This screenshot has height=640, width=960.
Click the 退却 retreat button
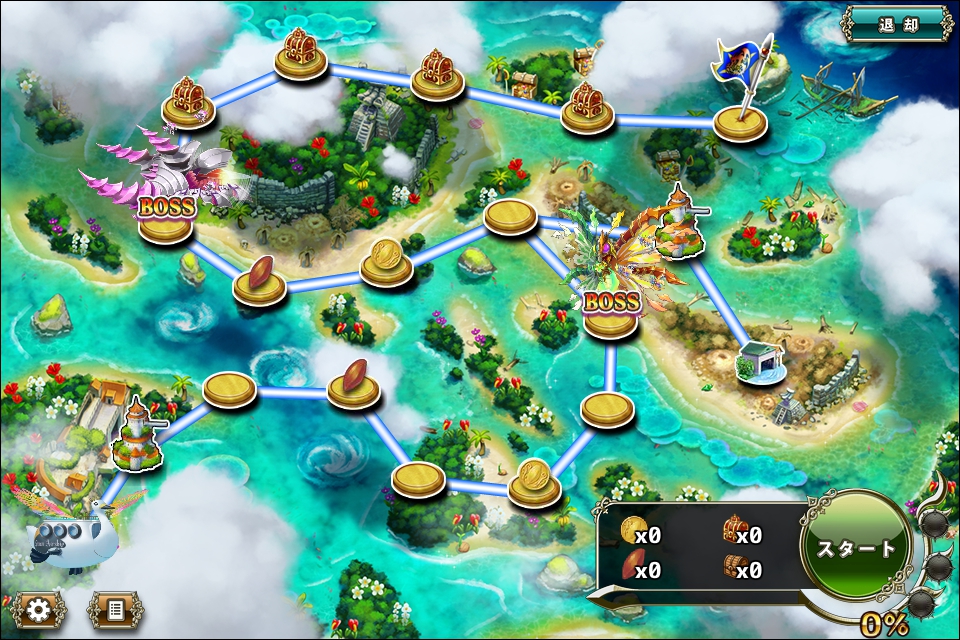click(x=897, y=24)
